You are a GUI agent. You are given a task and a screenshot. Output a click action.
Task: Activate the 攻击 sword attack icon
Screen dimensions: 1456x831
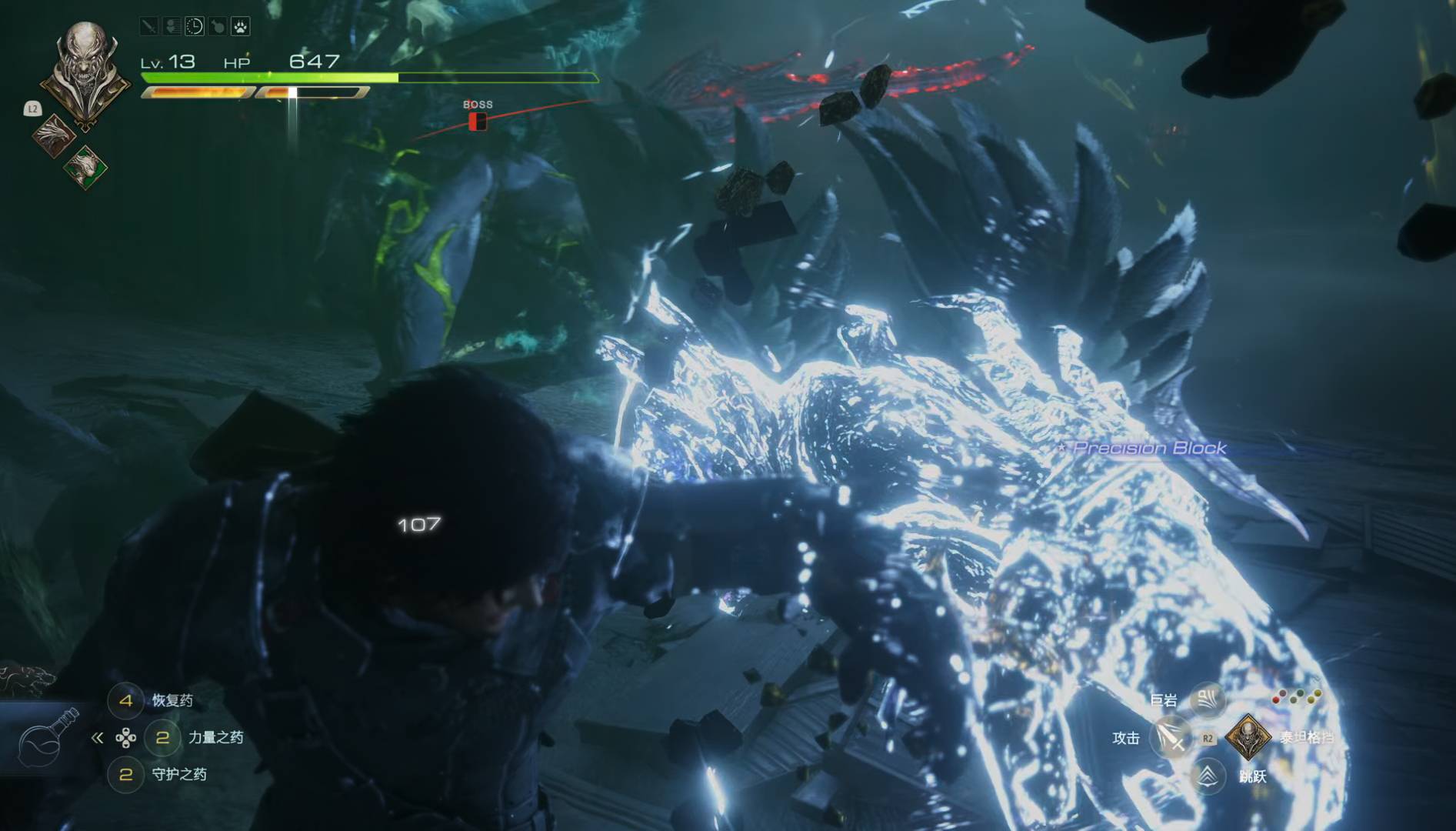click(1171, 737)
